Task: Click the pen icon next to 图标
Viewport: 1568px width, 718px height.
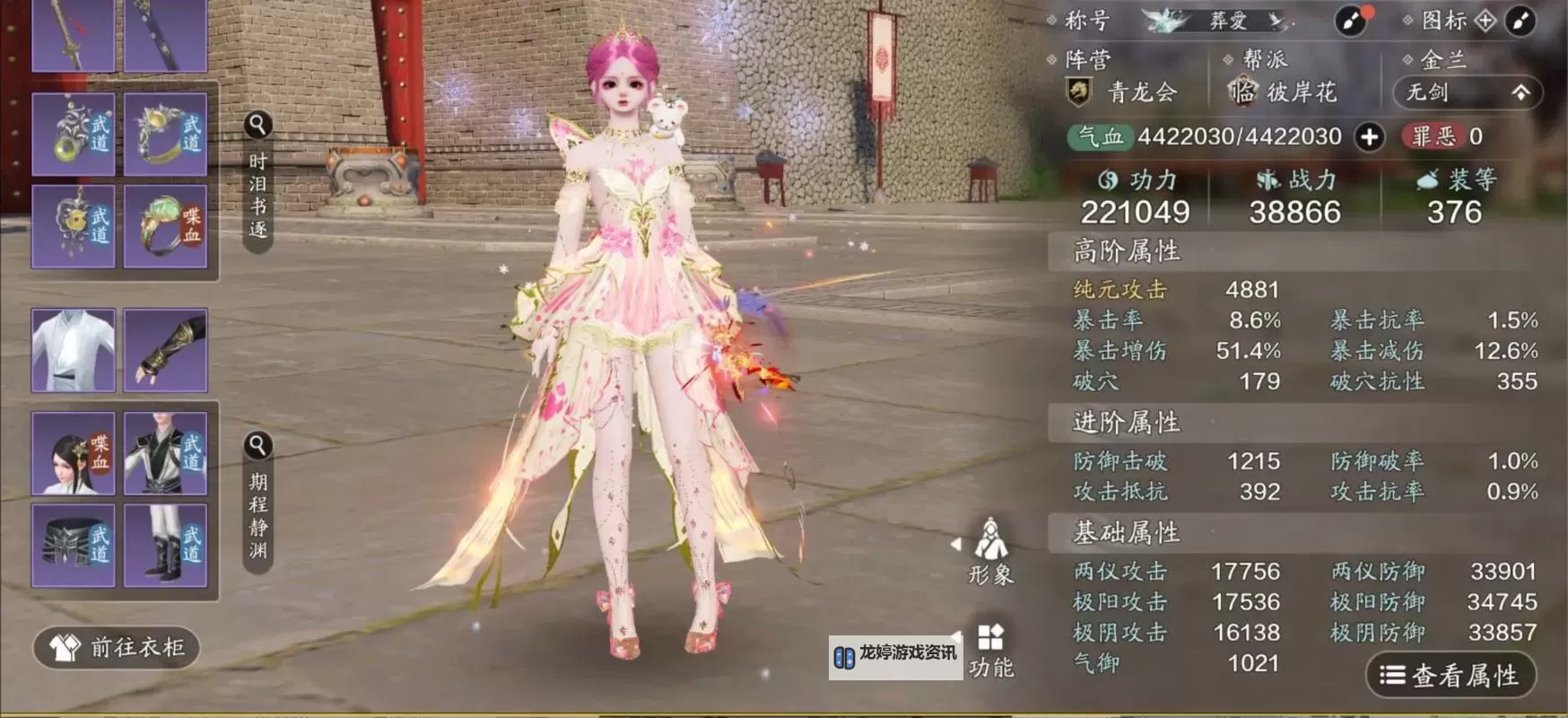Action: pos(1520,21)
